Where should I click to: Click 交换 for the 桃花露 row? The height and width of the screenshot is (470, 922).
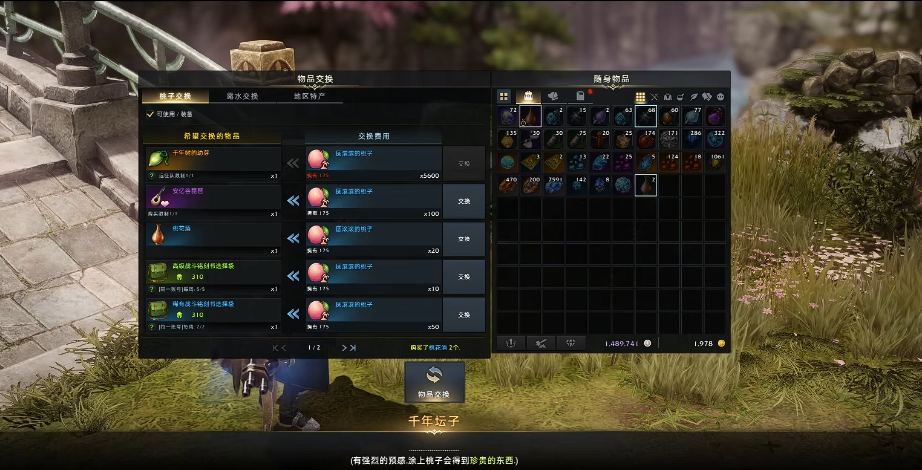click(x=463, y=239)
